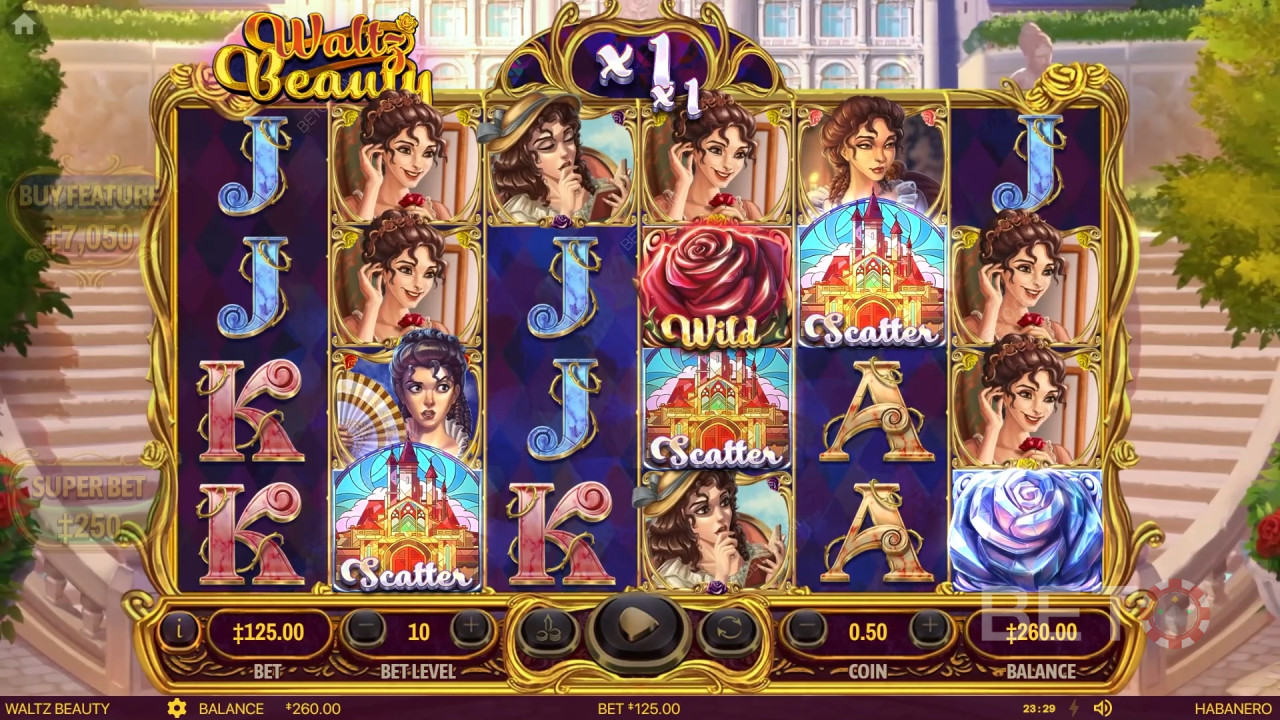1280x720 pixels.
Task: Raise the coin value
Action: 930,630
